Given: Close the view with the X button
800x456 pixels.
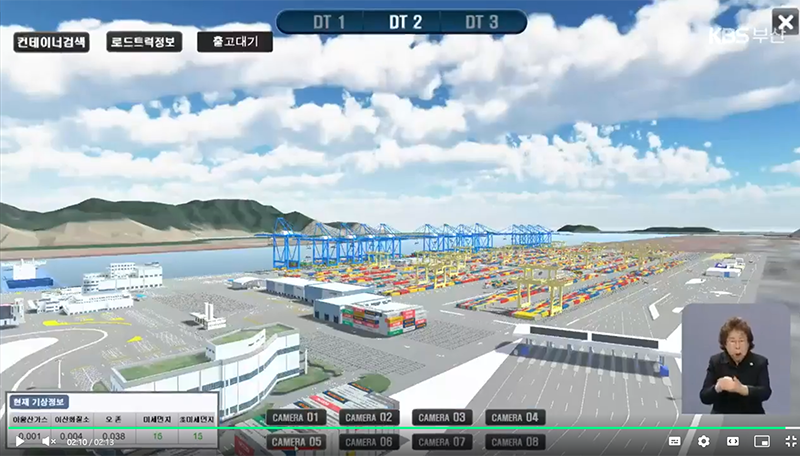Looking at the screenshot, I should (783, 21).
